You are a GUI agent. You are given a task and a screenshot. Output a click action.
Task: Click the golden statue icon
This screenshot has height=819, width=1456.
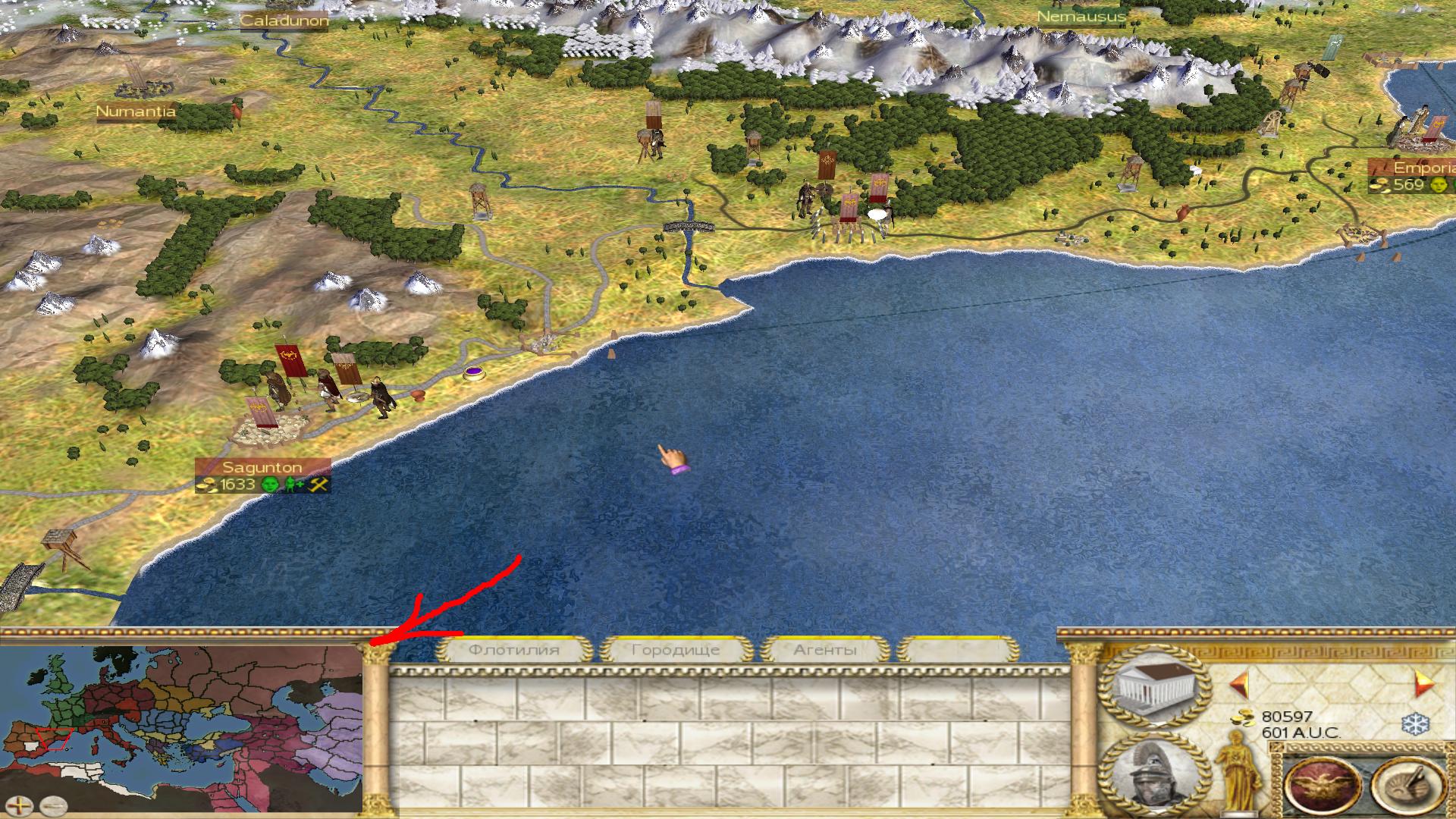[x=1238, y=775]
